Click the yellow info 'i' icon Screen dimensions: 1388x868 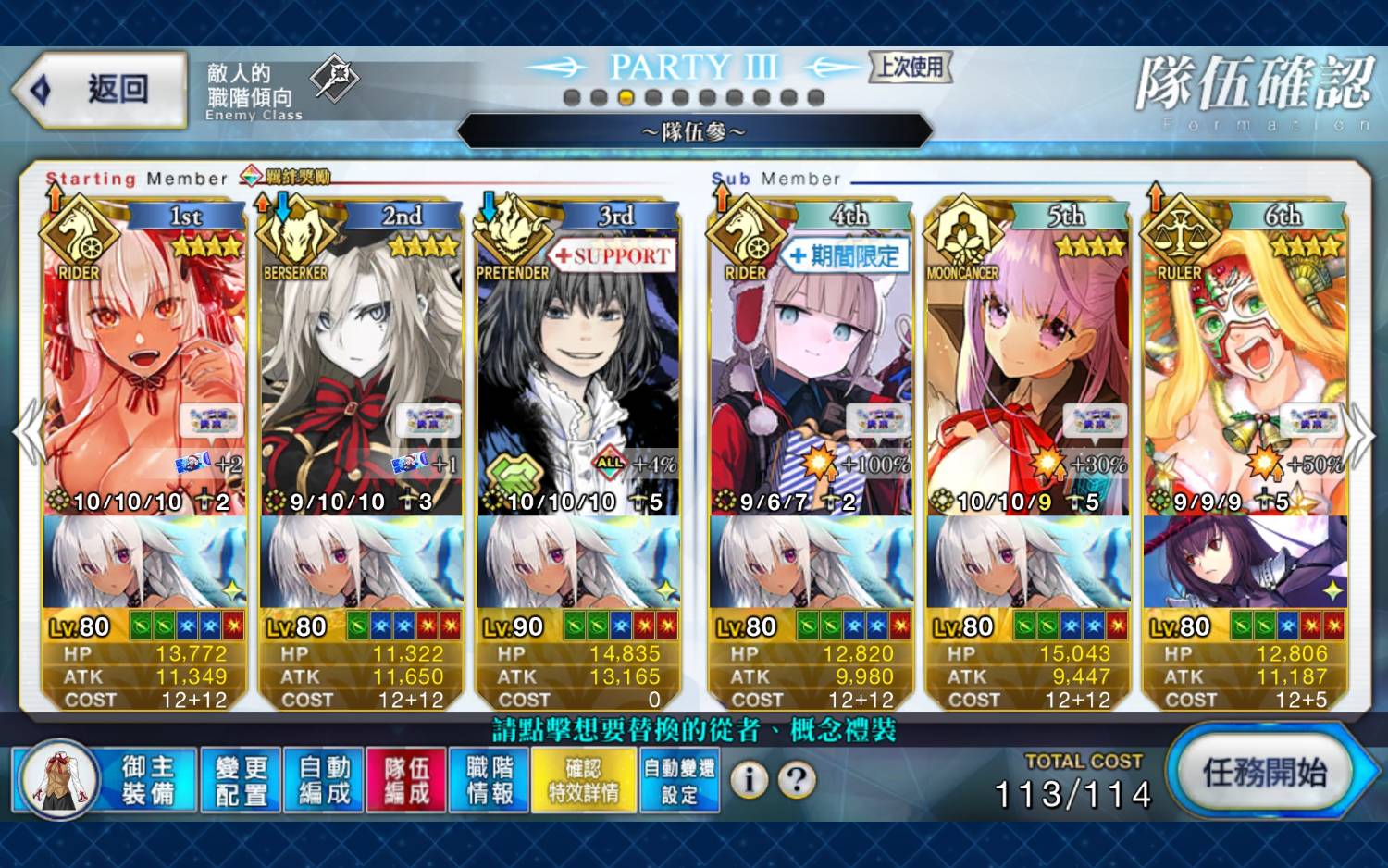tap(749, 780)
